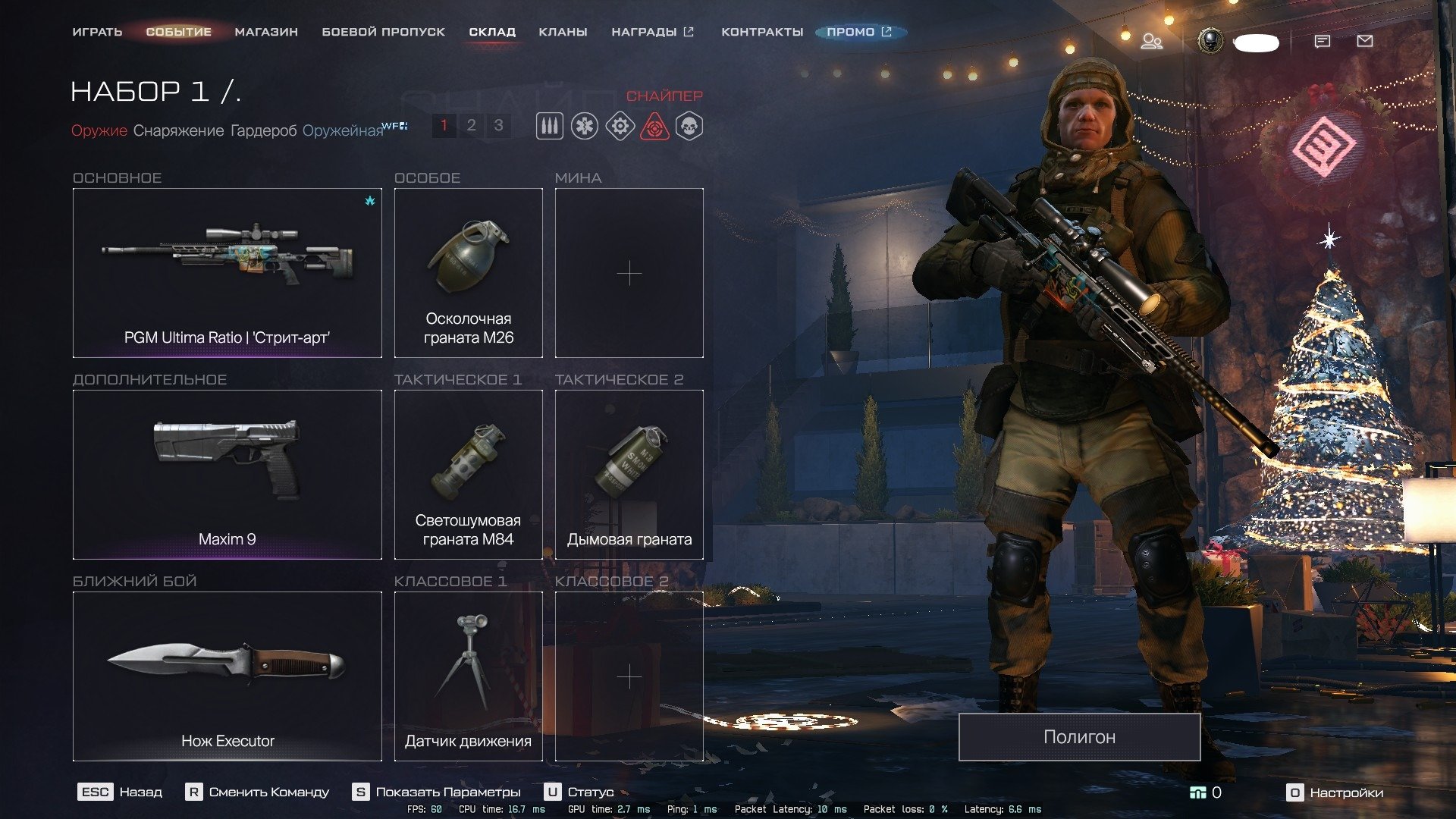This screenshot has height=819, width=1456.
Task: Select the Нож Executor melee slot
Action: (x=227, y=676)
